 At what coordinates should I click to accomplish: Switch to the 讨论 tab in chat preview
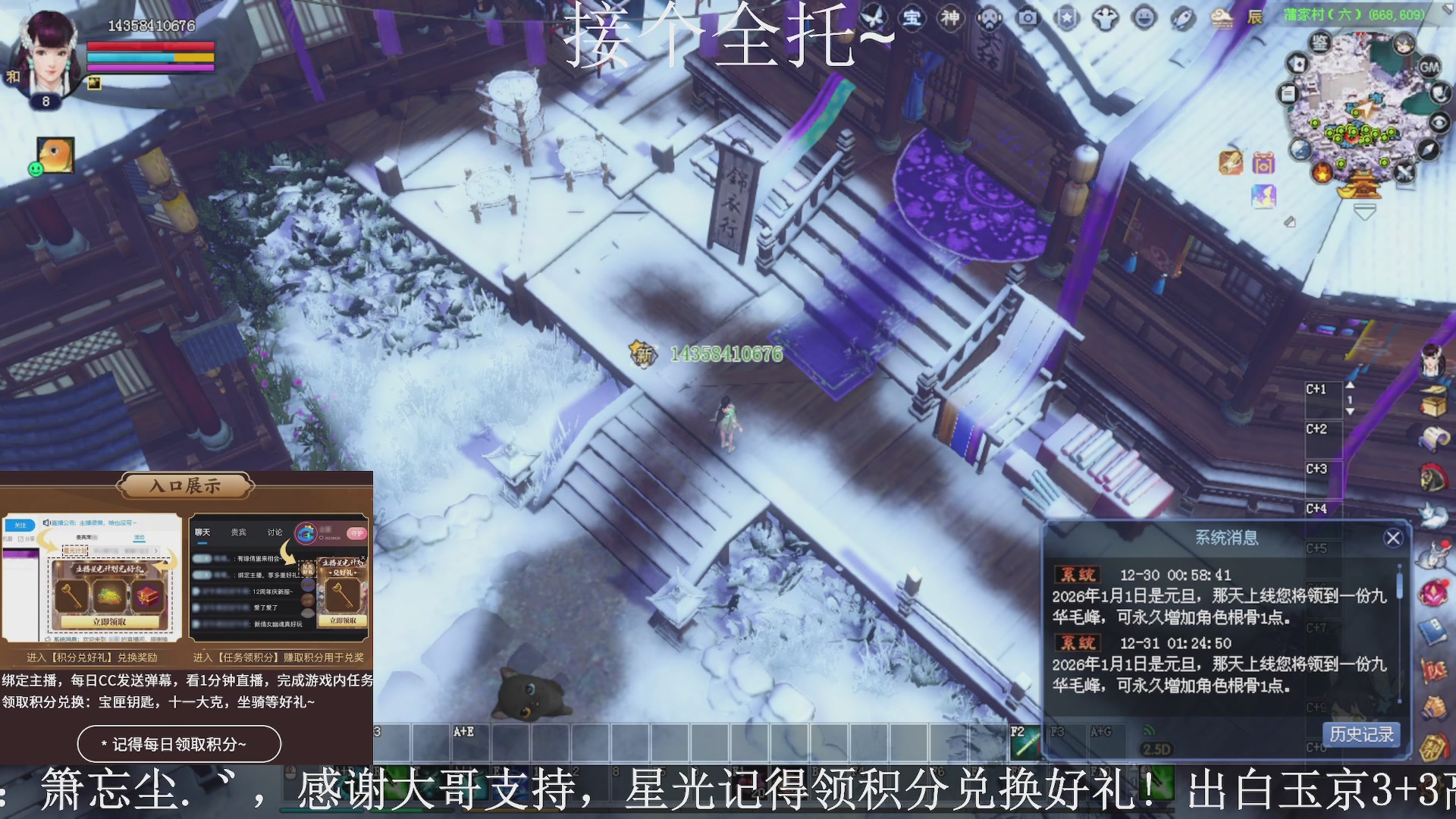275,533
